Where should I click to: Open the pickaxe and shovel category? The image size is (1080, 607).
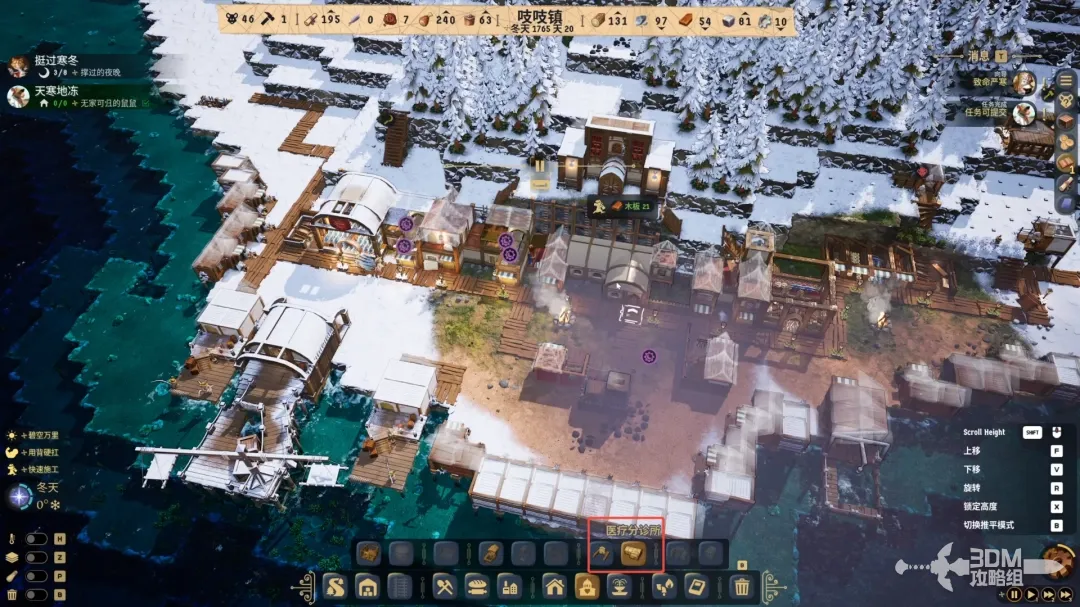(x=444, y=586)
